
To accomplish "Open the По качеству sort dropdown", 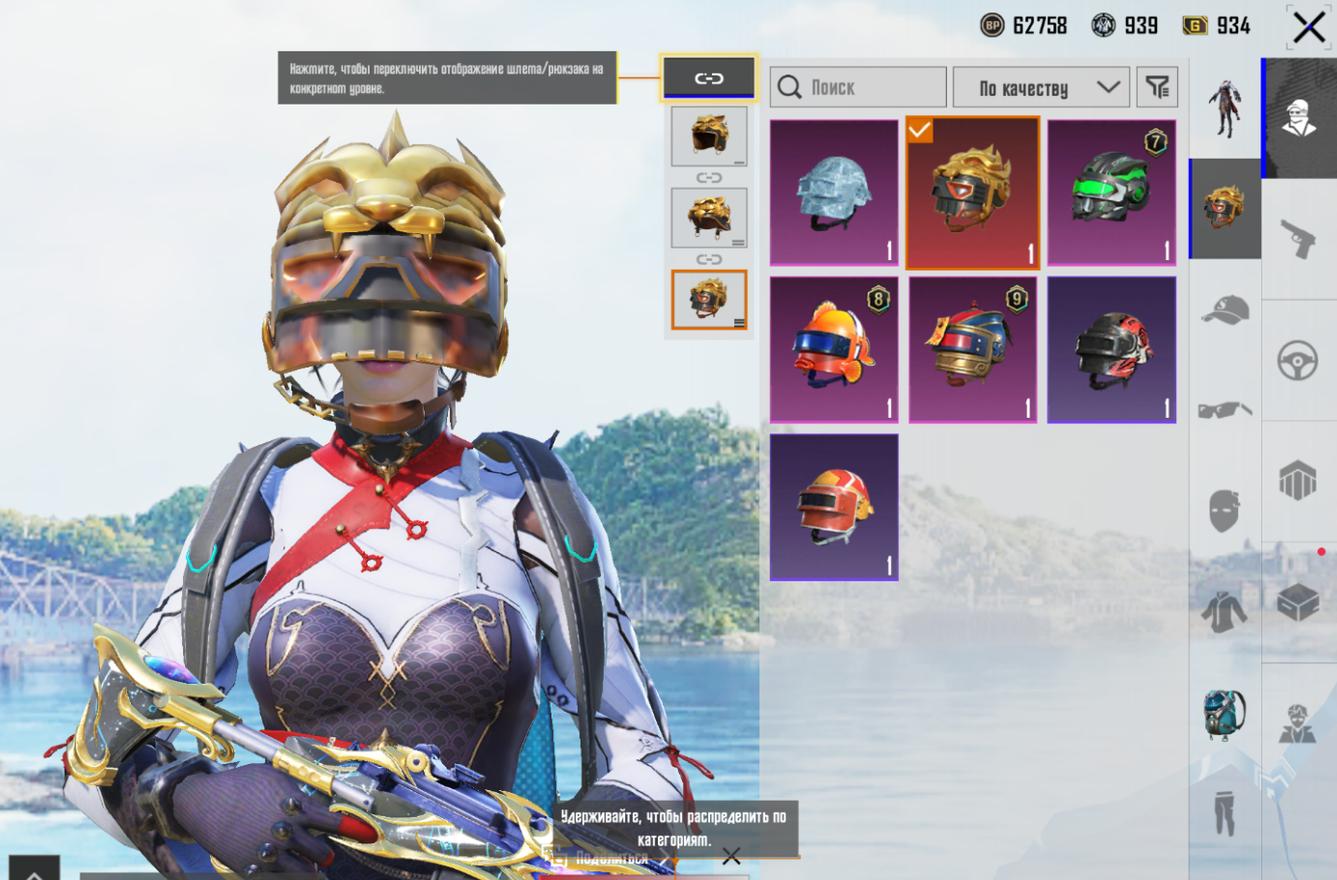I will pos(1041,88).
